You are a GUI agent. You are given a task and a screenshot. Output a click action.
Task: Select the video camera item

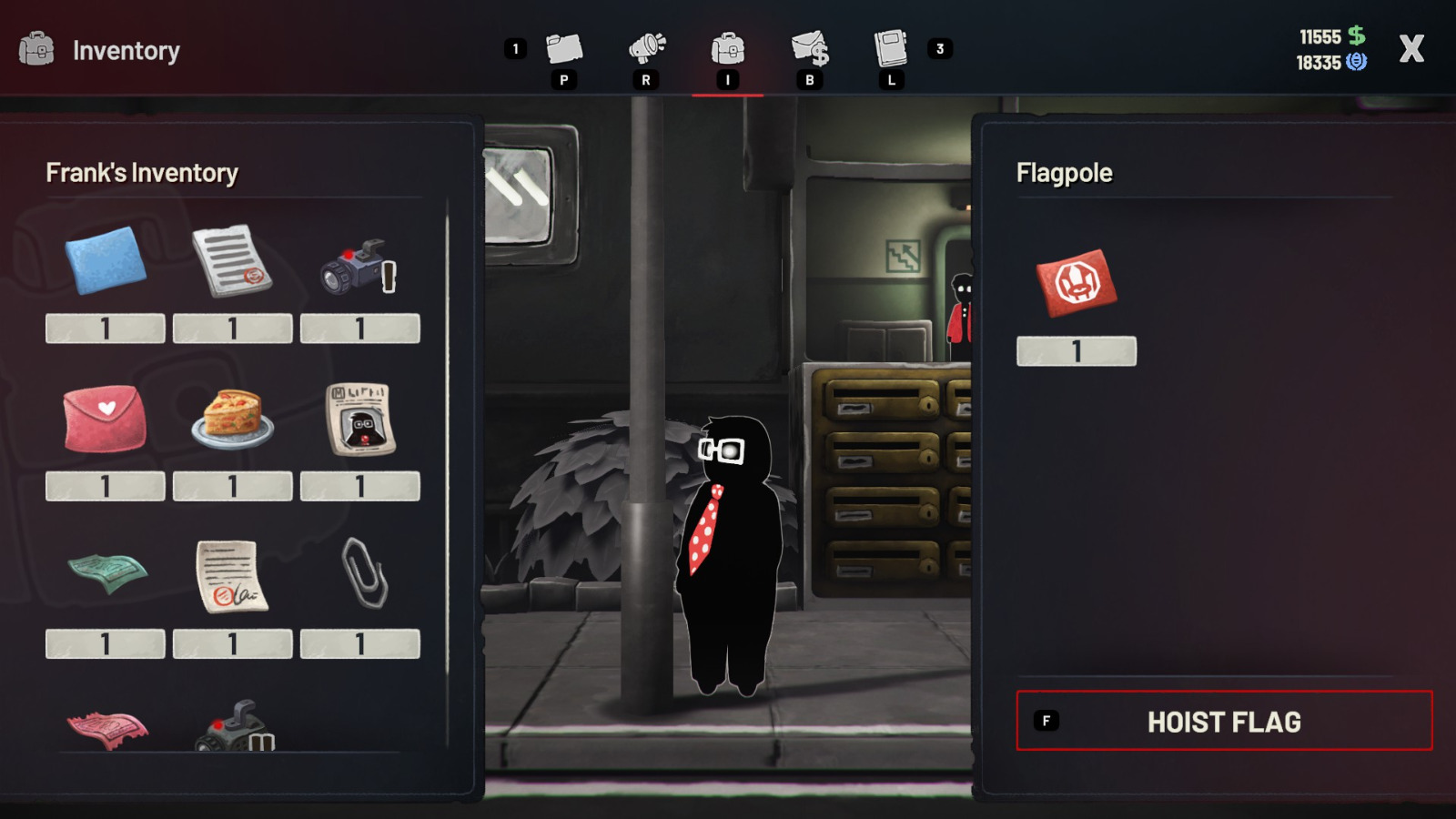(359, 266)
